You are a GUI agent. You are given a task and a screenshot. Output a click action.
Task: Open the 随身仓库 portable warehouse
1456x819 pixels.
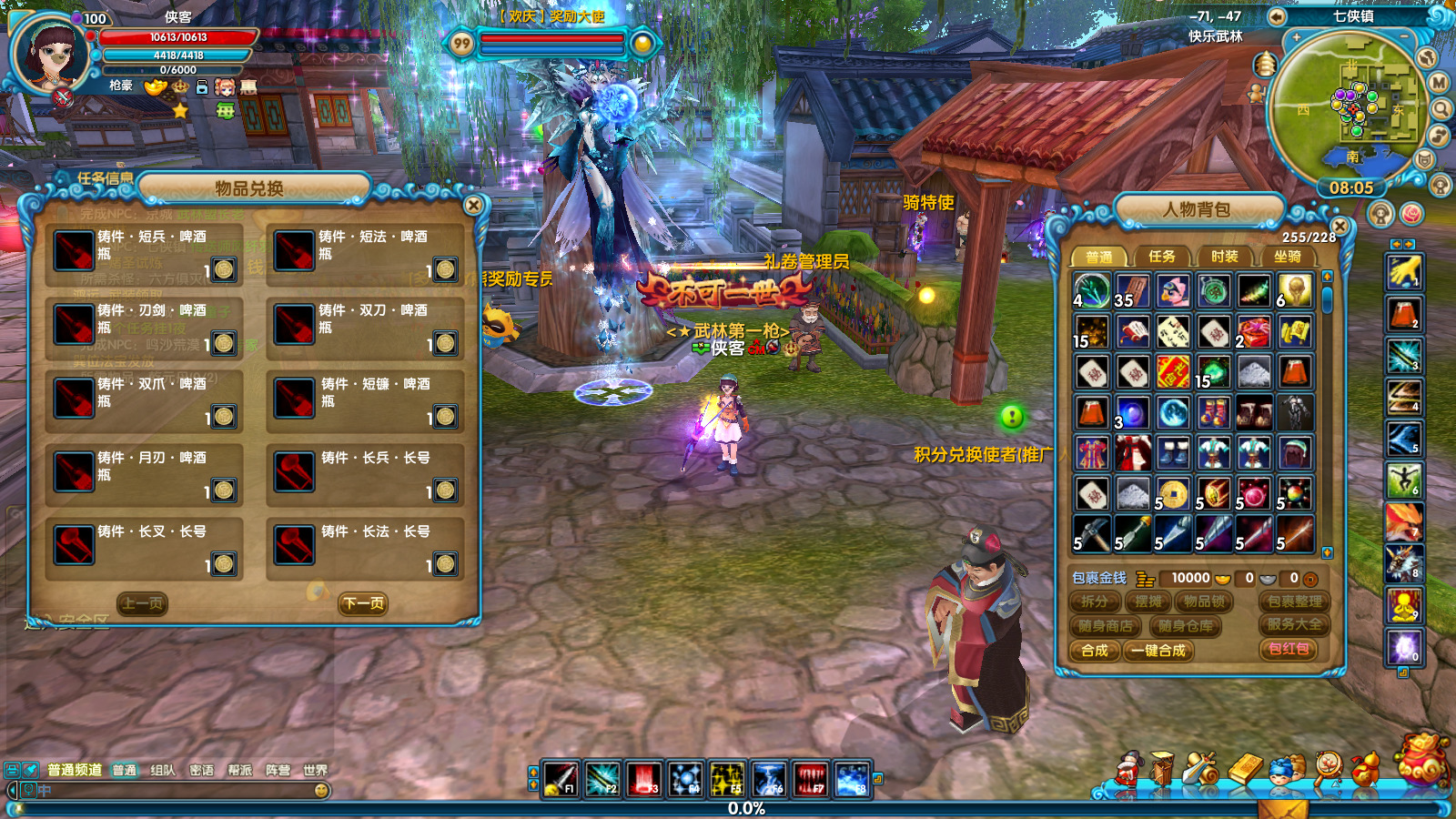pyautogui.click(x=1186, y=626)
